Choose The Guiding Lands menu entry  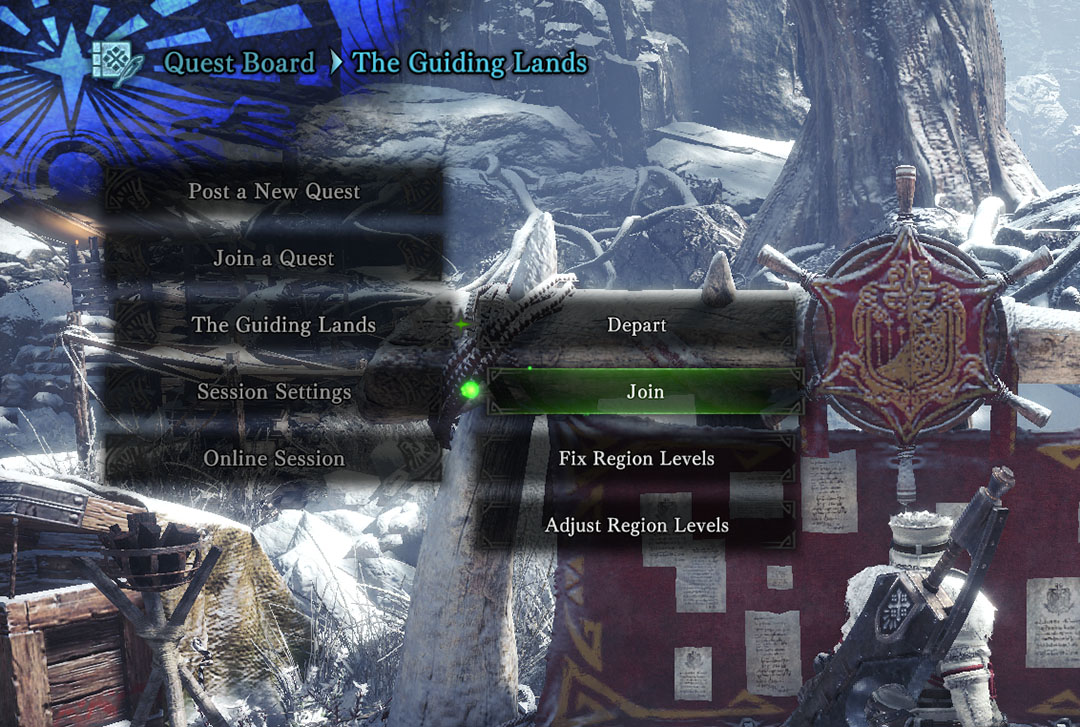(x=283, y=325)
